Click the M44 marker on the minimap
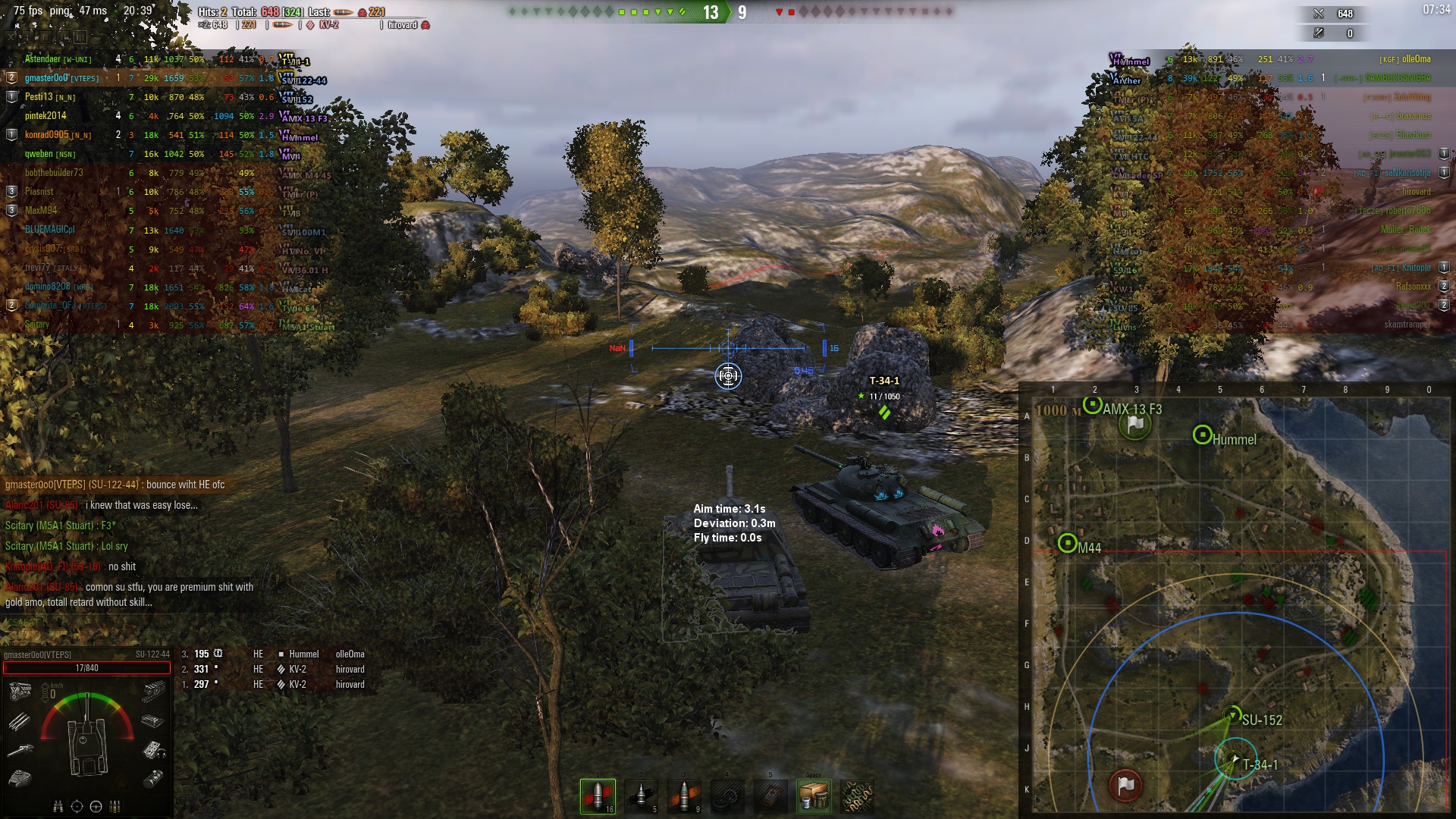1456x819 pixels. 1068,543
